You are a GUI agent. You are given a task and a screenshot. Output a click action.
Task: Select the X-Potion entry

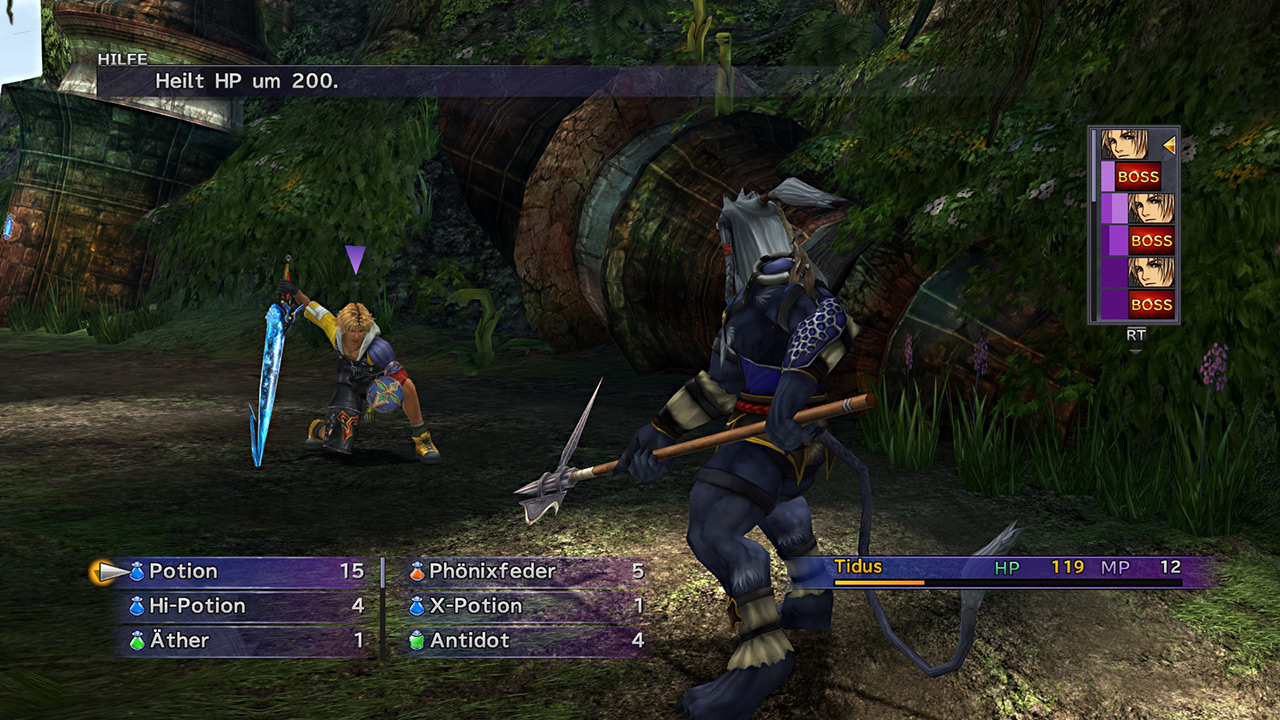tap(475, 606)
